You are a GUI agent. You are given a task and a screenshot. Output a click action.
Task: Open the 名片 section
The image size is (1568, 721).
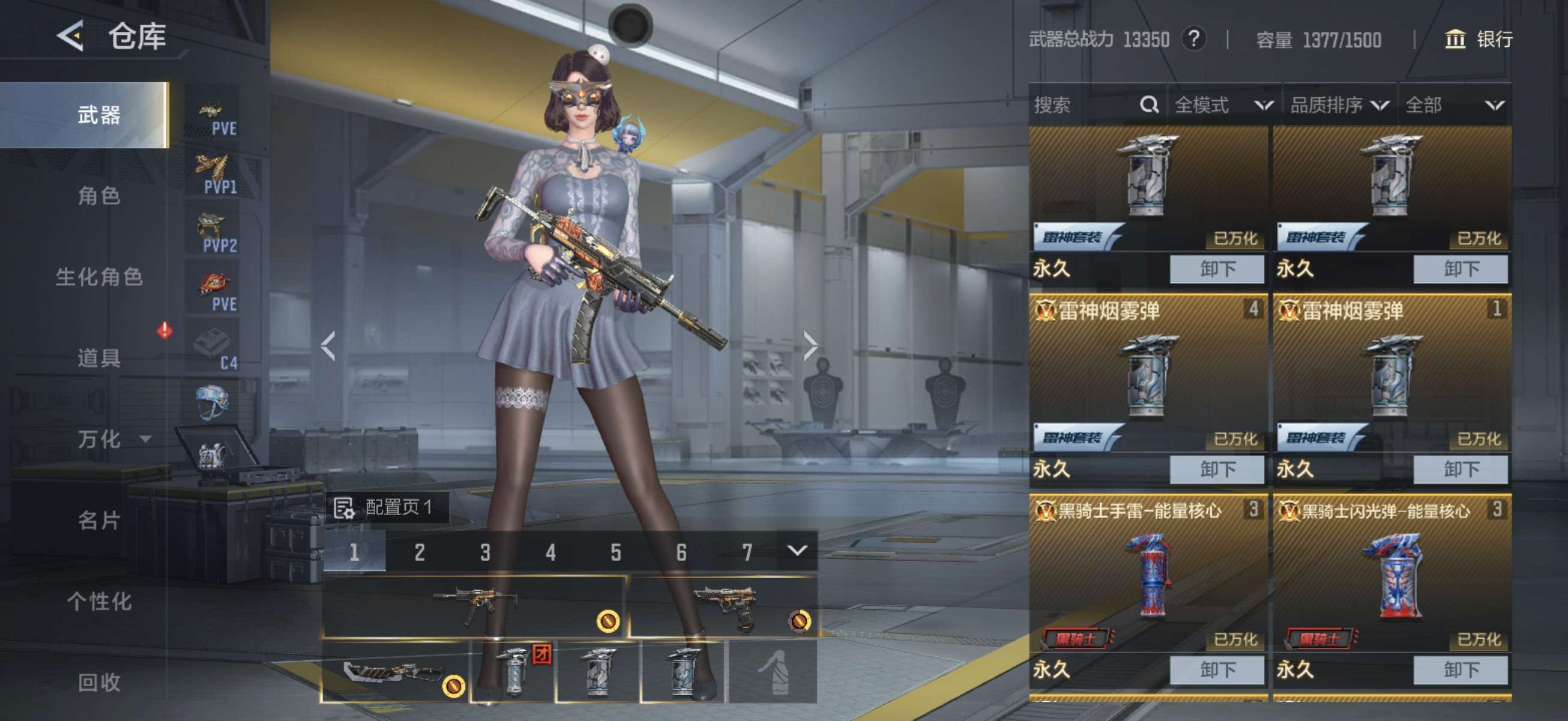(99, 520)
